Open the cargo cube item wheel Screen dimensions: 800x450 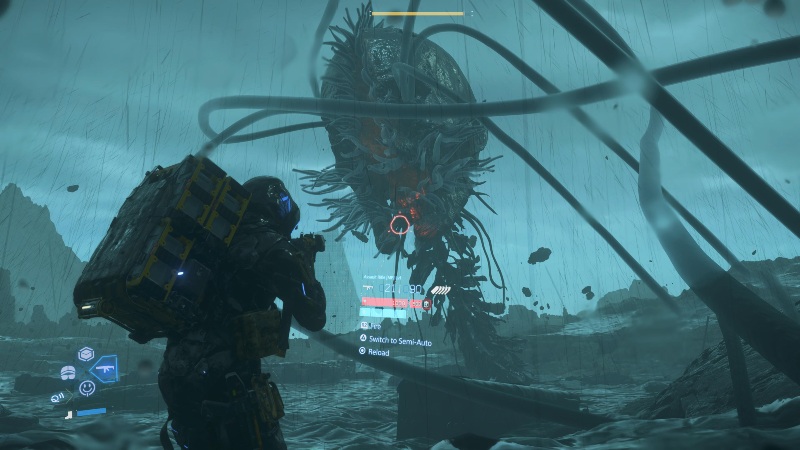pyautogui.click(x=86, y=355)
